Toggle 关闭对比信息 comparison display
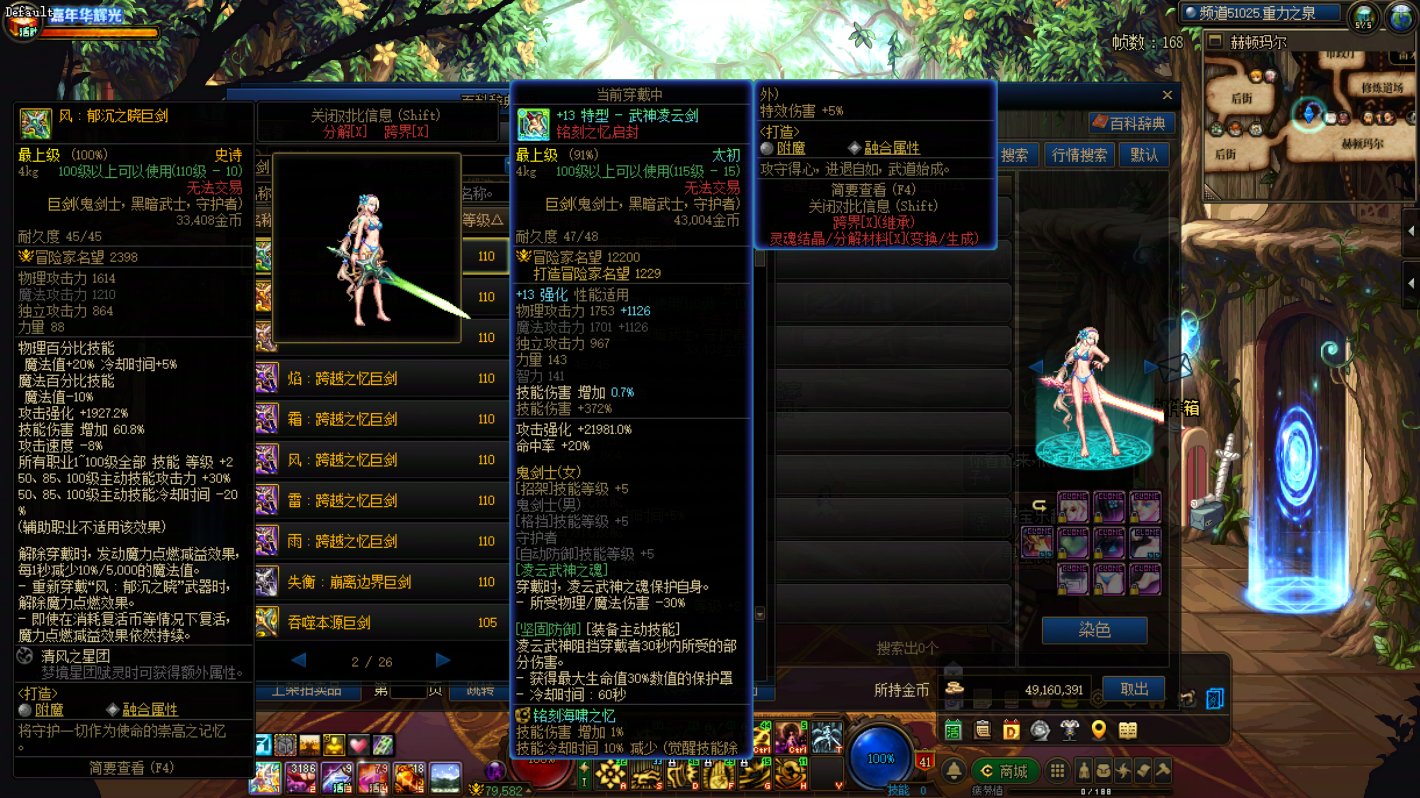This screenshot has width=1420, height=798. click(377, 114)
